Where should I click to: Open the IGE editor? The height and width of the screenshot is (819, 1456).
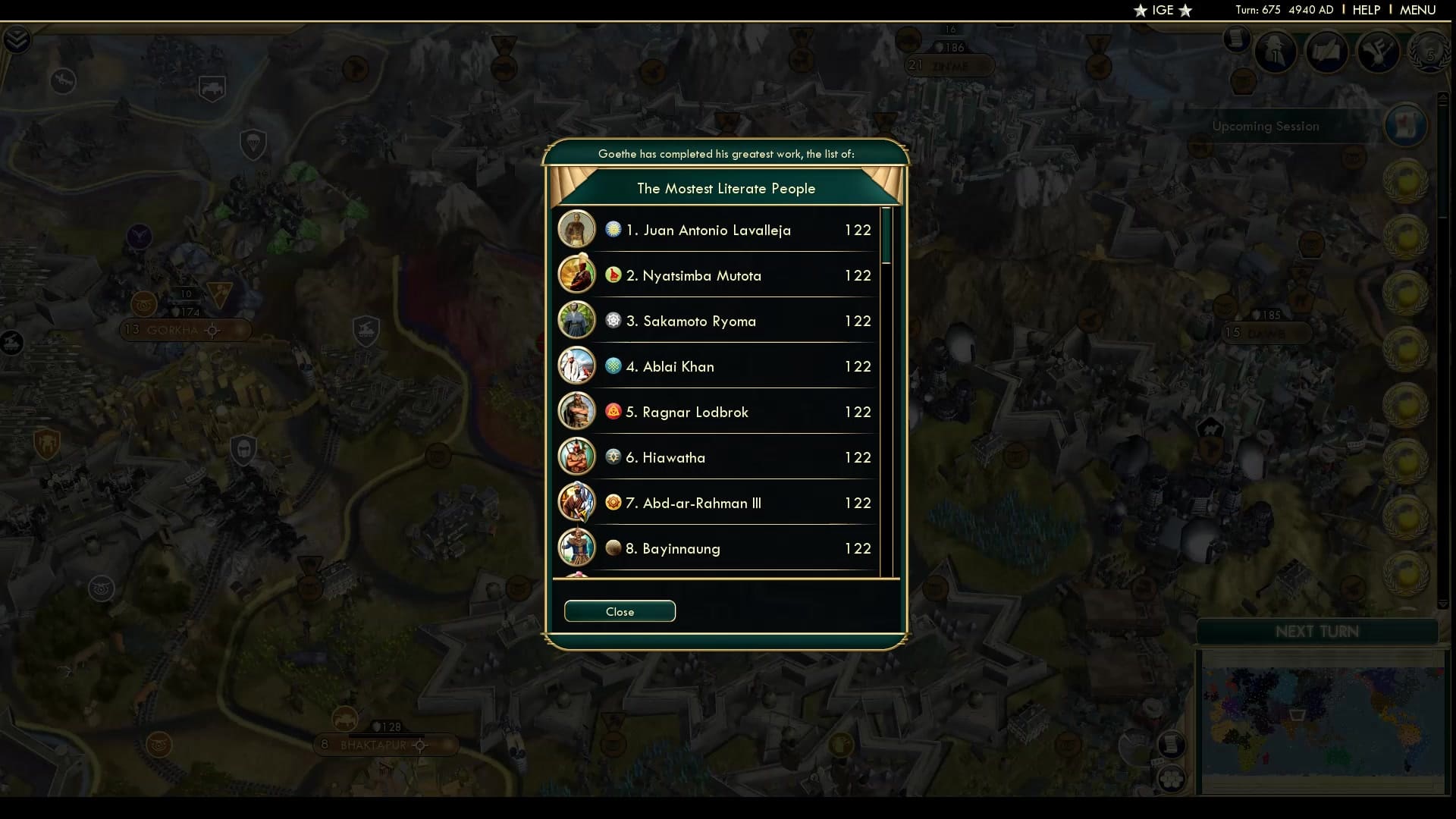click(x=1163, y=10)
